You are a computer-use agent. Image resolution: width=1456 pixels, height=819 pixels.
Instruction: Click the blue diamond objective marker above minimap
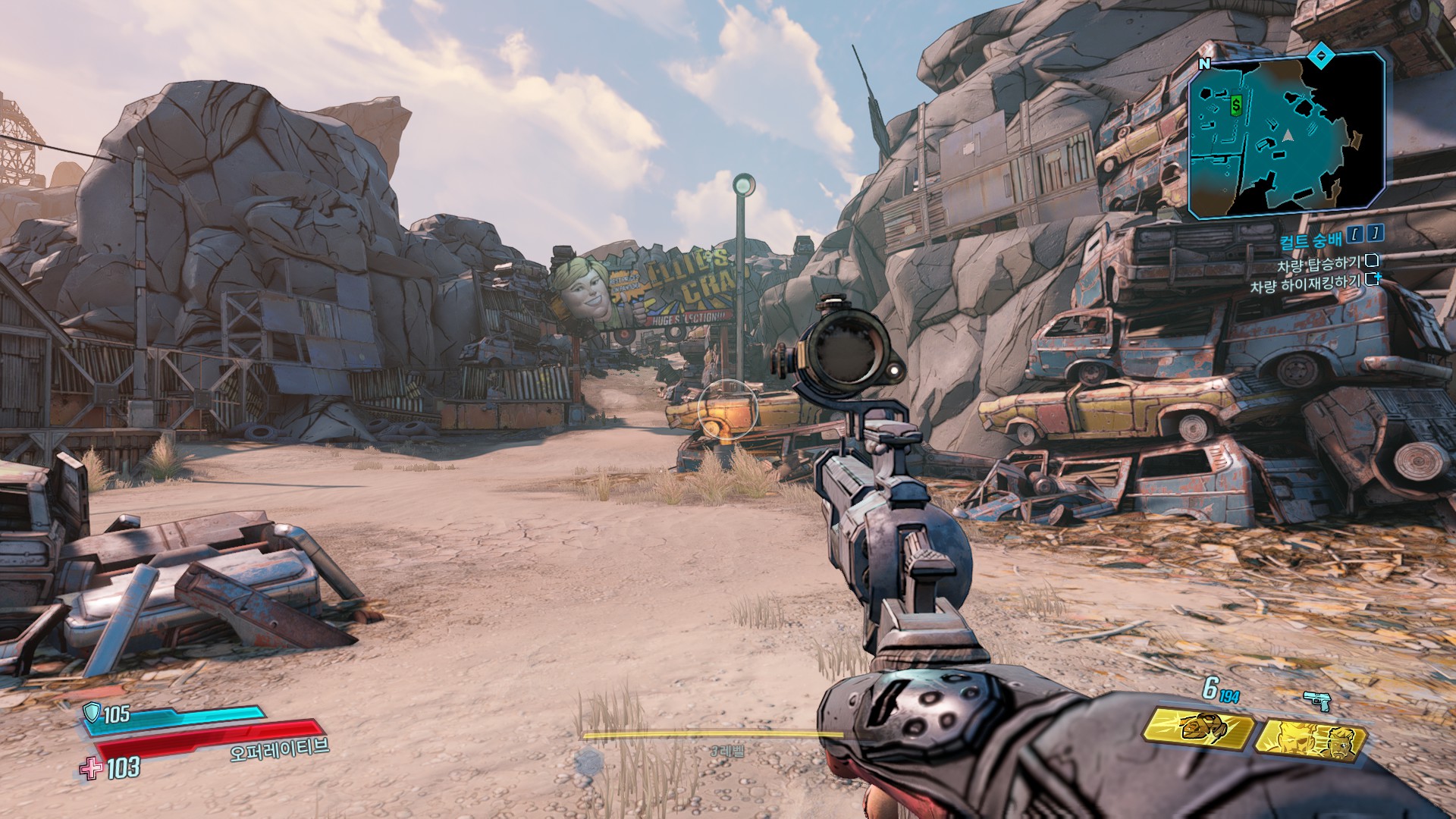click(x=1322, y=54)
